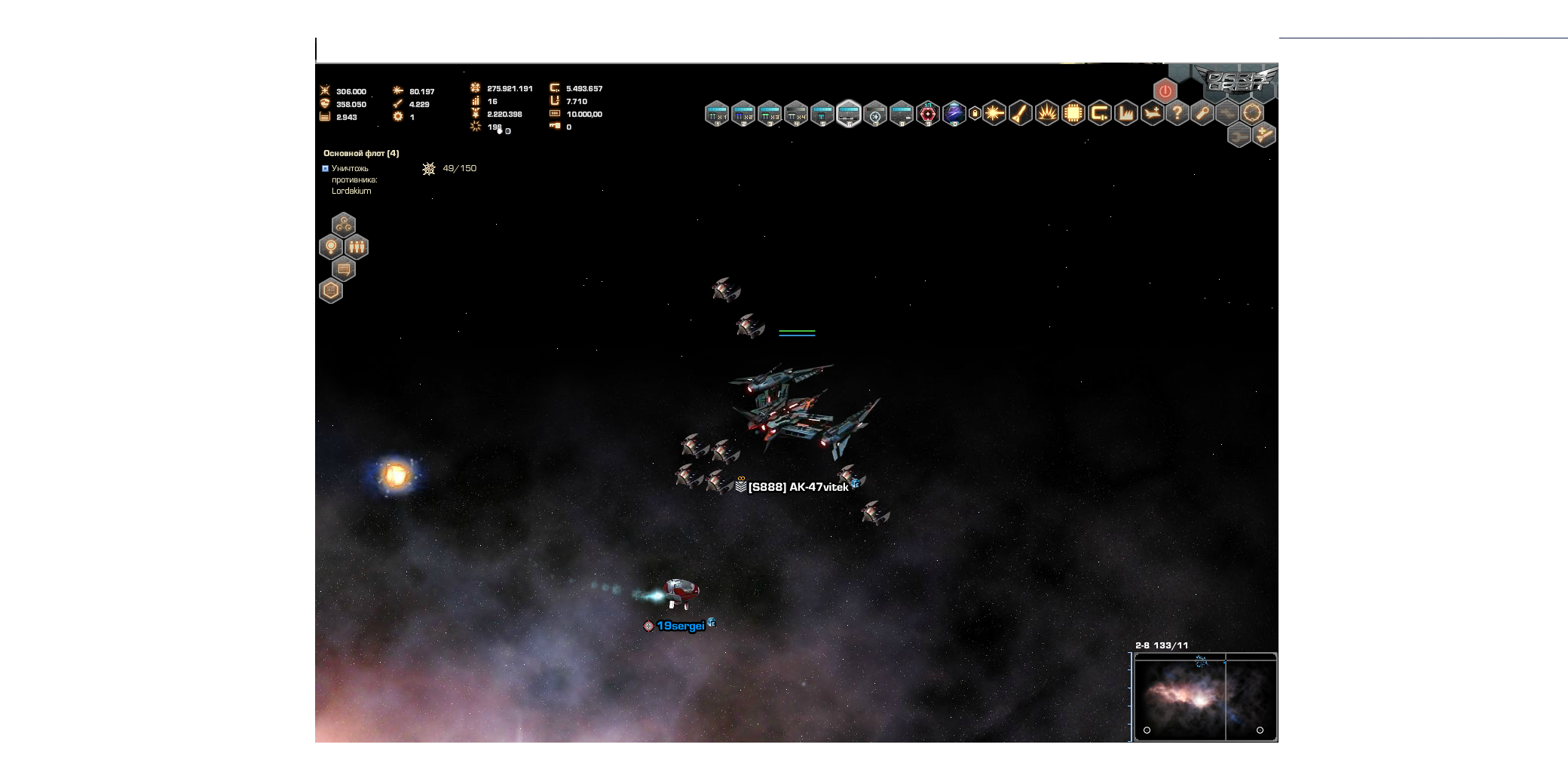Select the x1 laser ammo slot

[717, 114]
